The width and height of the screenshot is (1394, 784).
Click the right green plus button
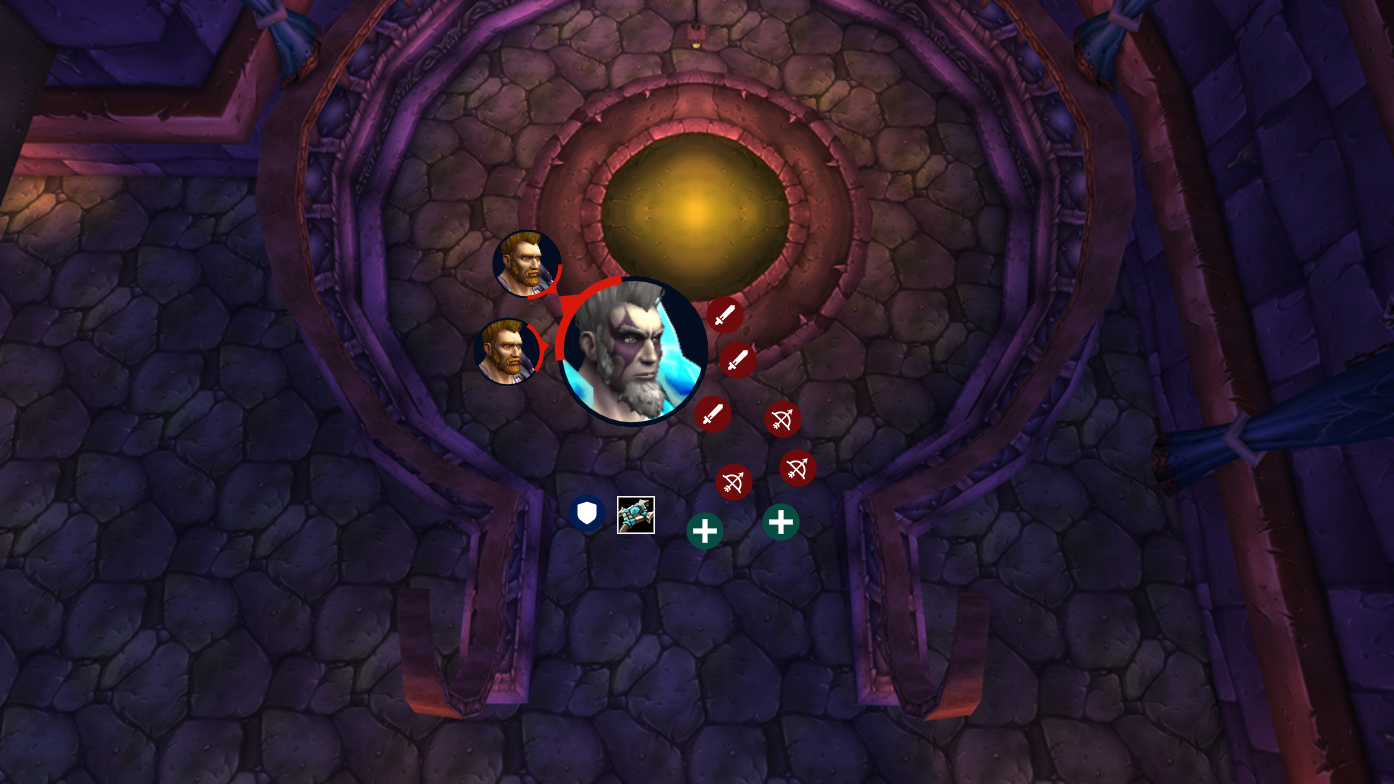pyautogui.click(x=781, y=521)
